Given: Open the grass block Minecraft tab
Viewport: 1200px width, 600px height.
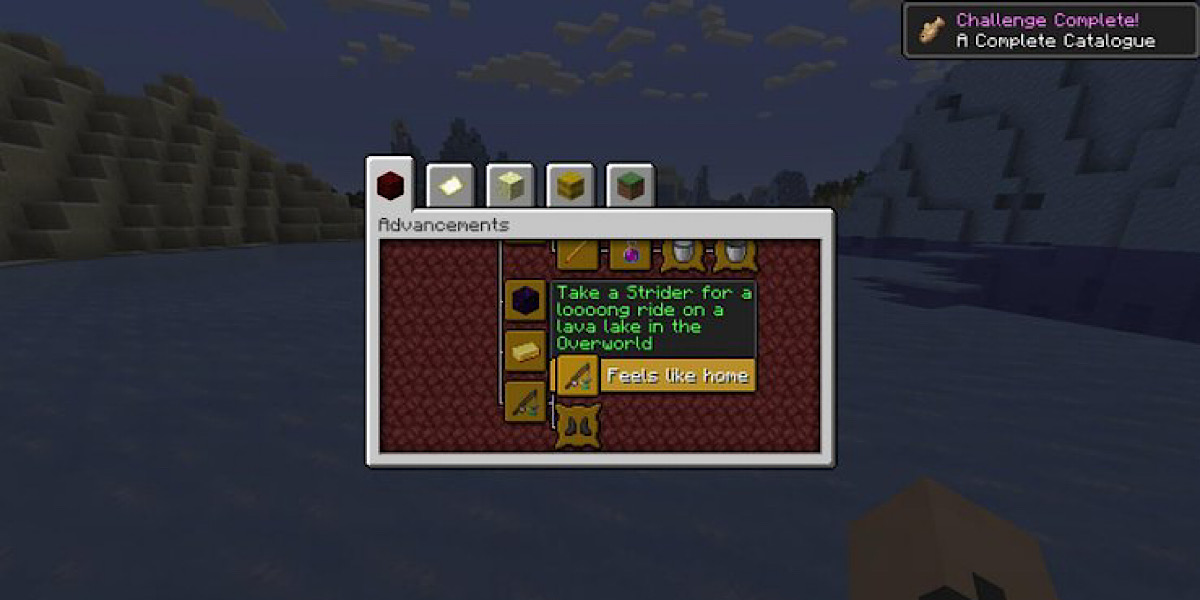Looking at the screenshot, I should 630,186.
